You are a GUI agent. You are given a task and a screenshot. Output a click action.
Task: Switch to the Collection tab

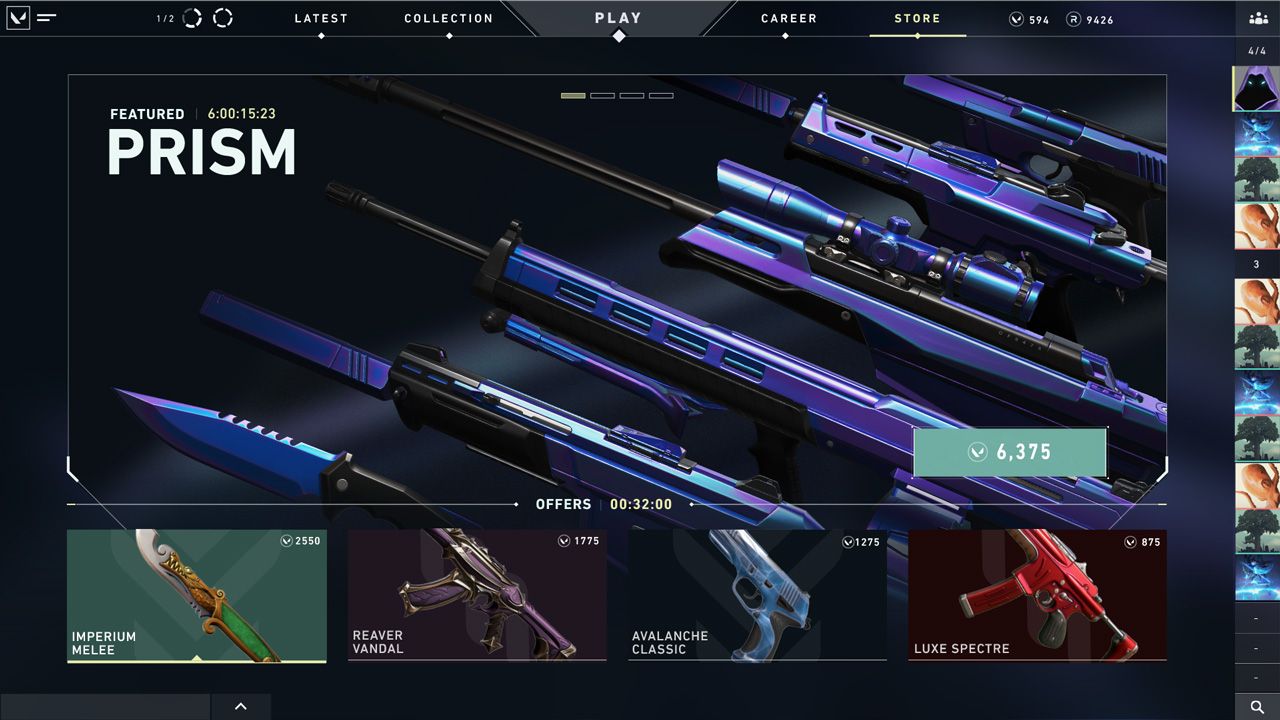pos(448,19)
